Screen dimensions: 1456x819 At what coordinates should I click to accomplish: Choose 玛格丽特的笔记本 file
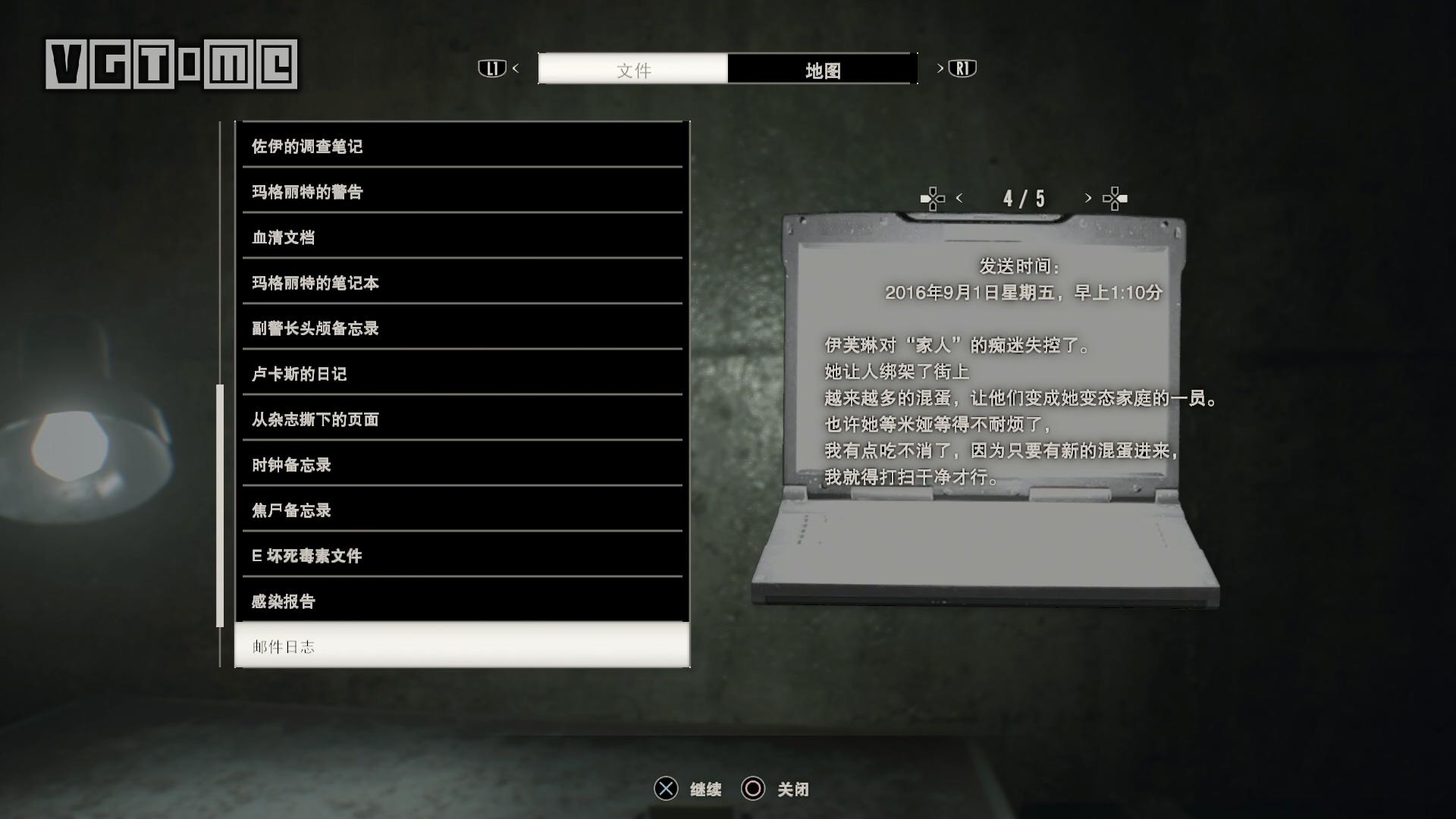pyautogui.click(x=462, y=282)
